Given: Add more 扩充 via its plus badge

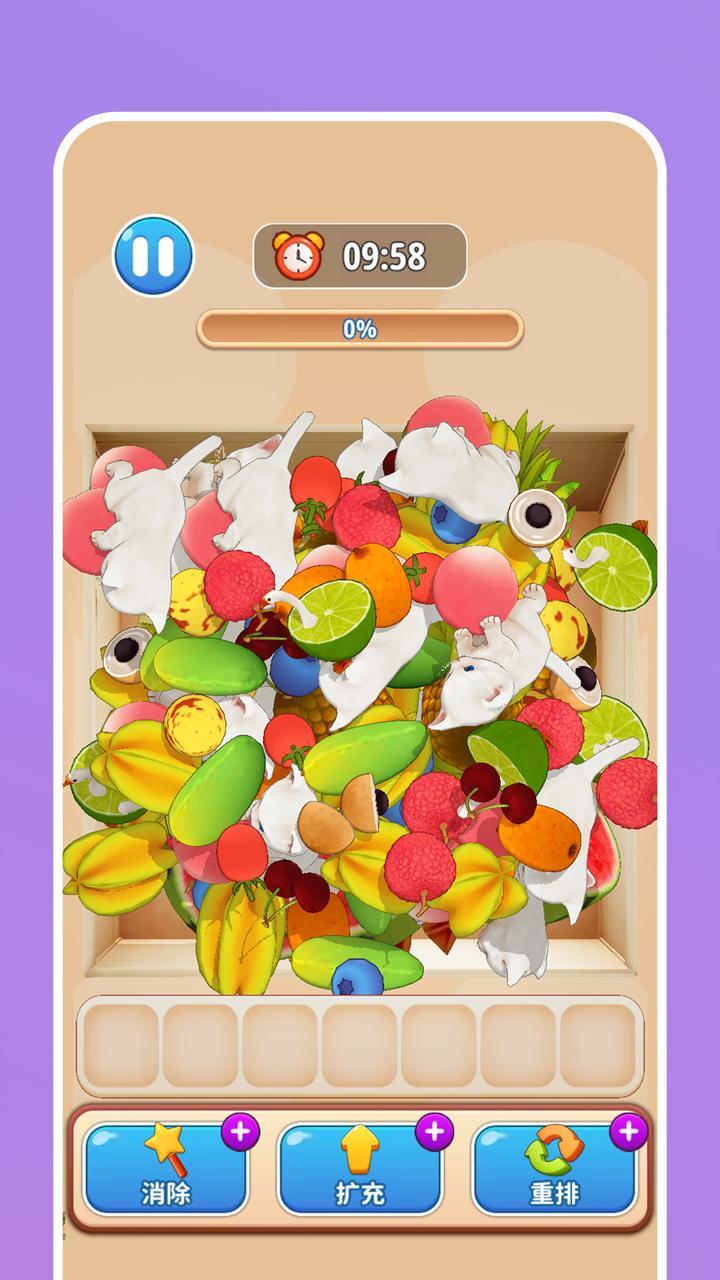Looking at the screenshot, I should tap(434, 1132).
